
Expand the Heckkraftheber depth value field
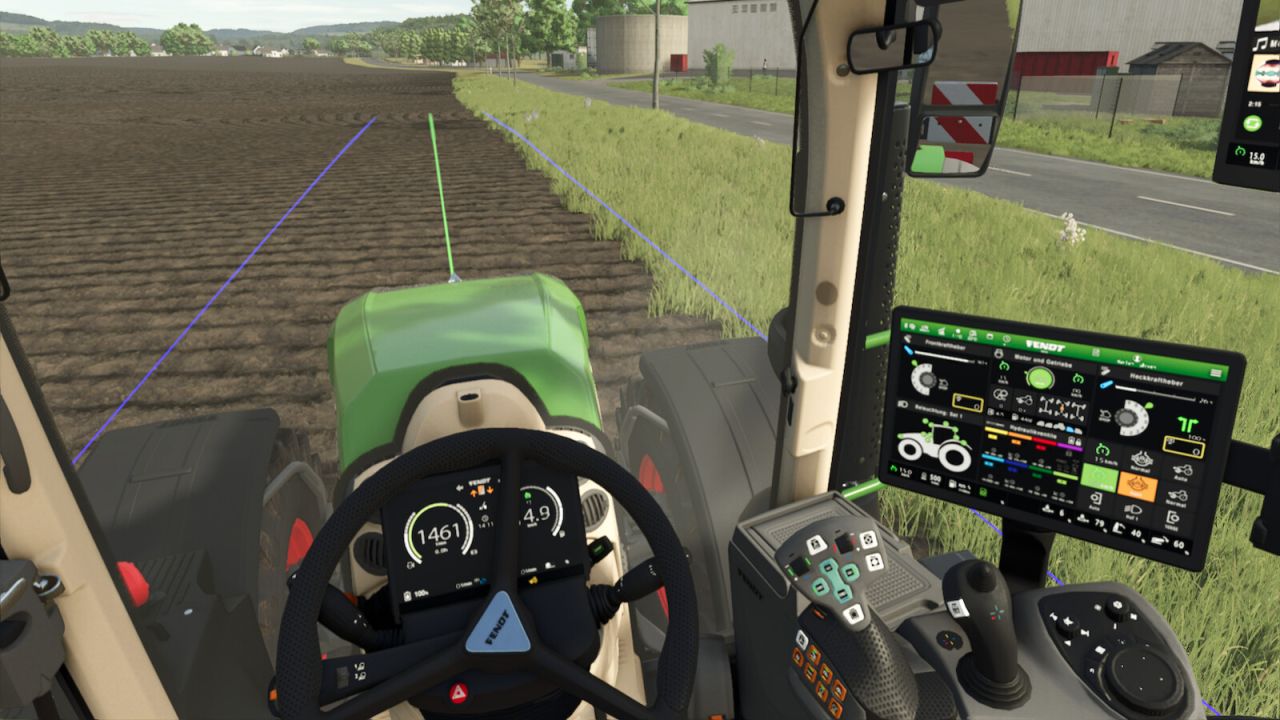click(1184, 447)
